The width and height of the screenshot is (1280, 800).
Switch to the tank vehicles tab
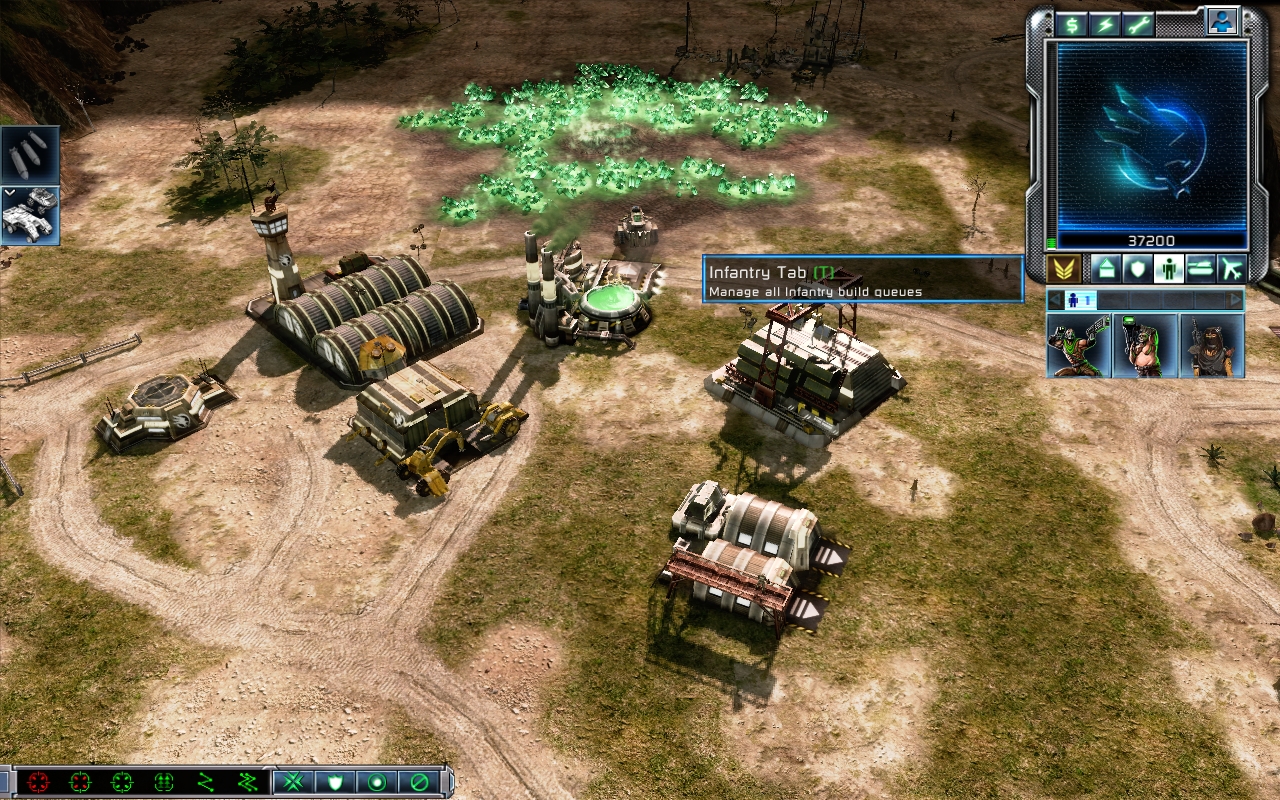1200,268
